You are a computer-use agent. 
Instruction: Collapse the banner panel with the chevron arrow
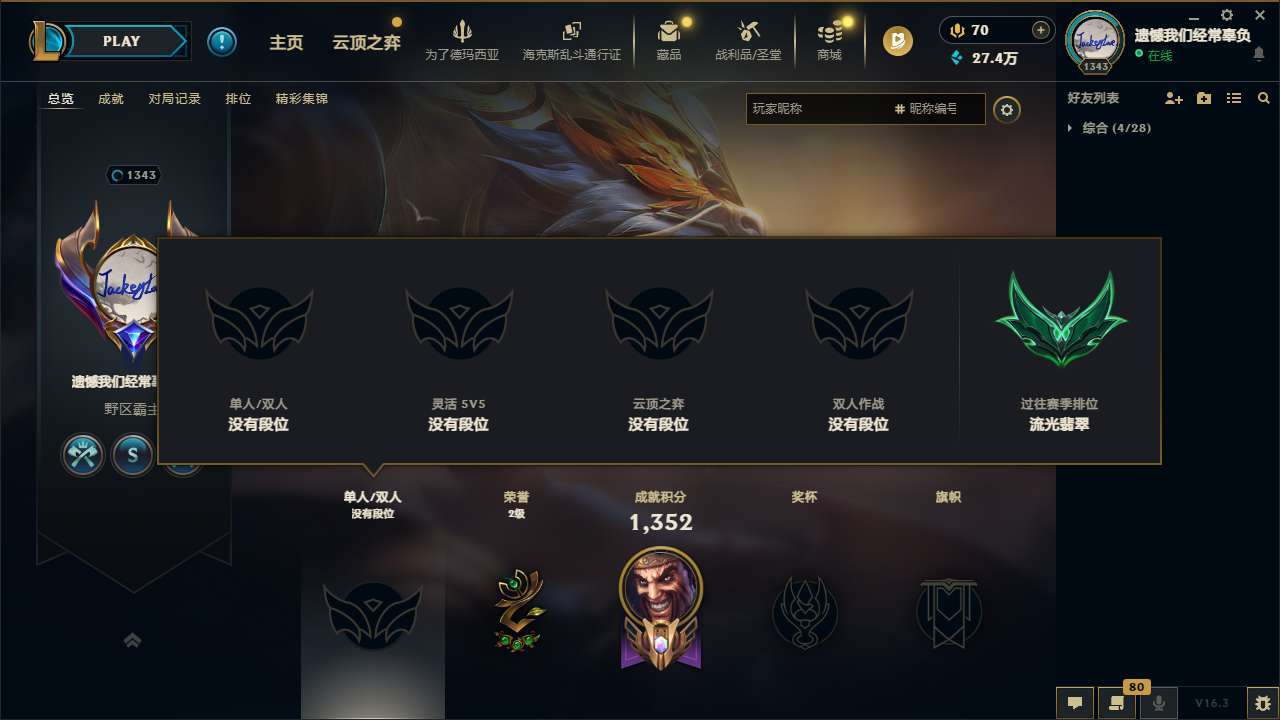(x=133, y=640)
